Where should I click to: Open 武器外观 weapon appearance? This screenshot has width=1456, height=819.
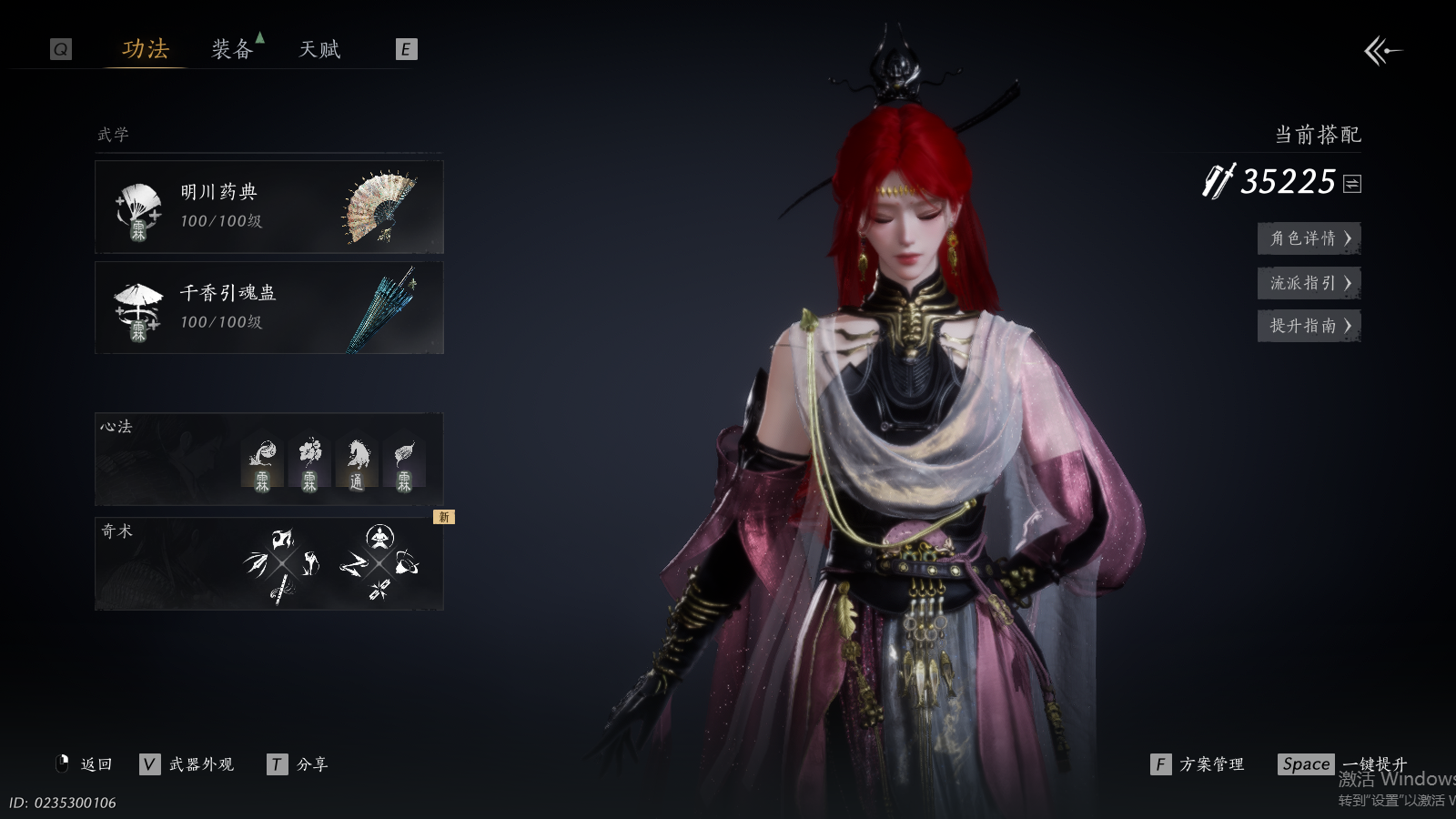point(187,764)
